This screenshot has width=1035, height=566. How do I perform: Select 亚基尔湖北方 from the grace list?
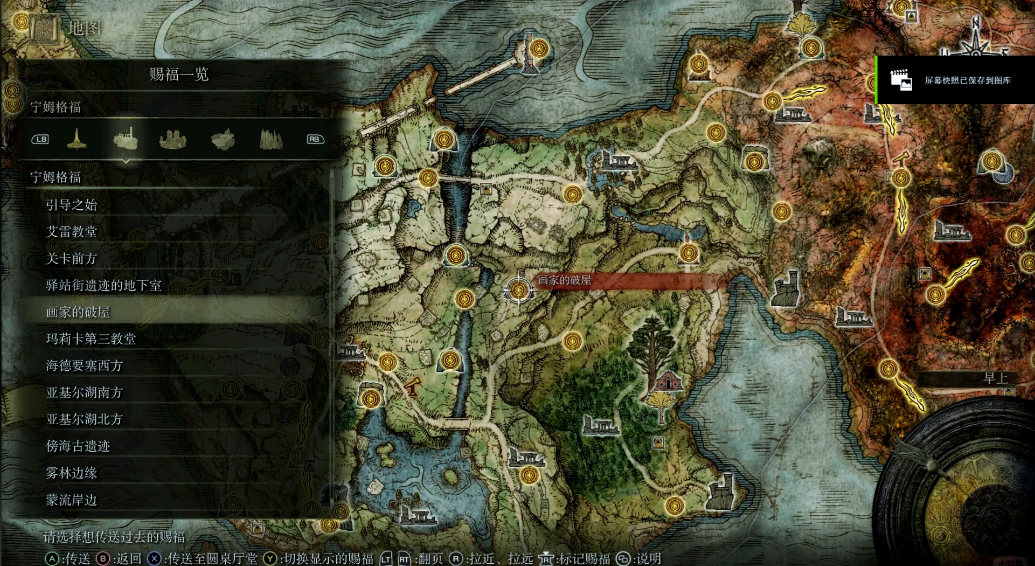tap(85, 419)
